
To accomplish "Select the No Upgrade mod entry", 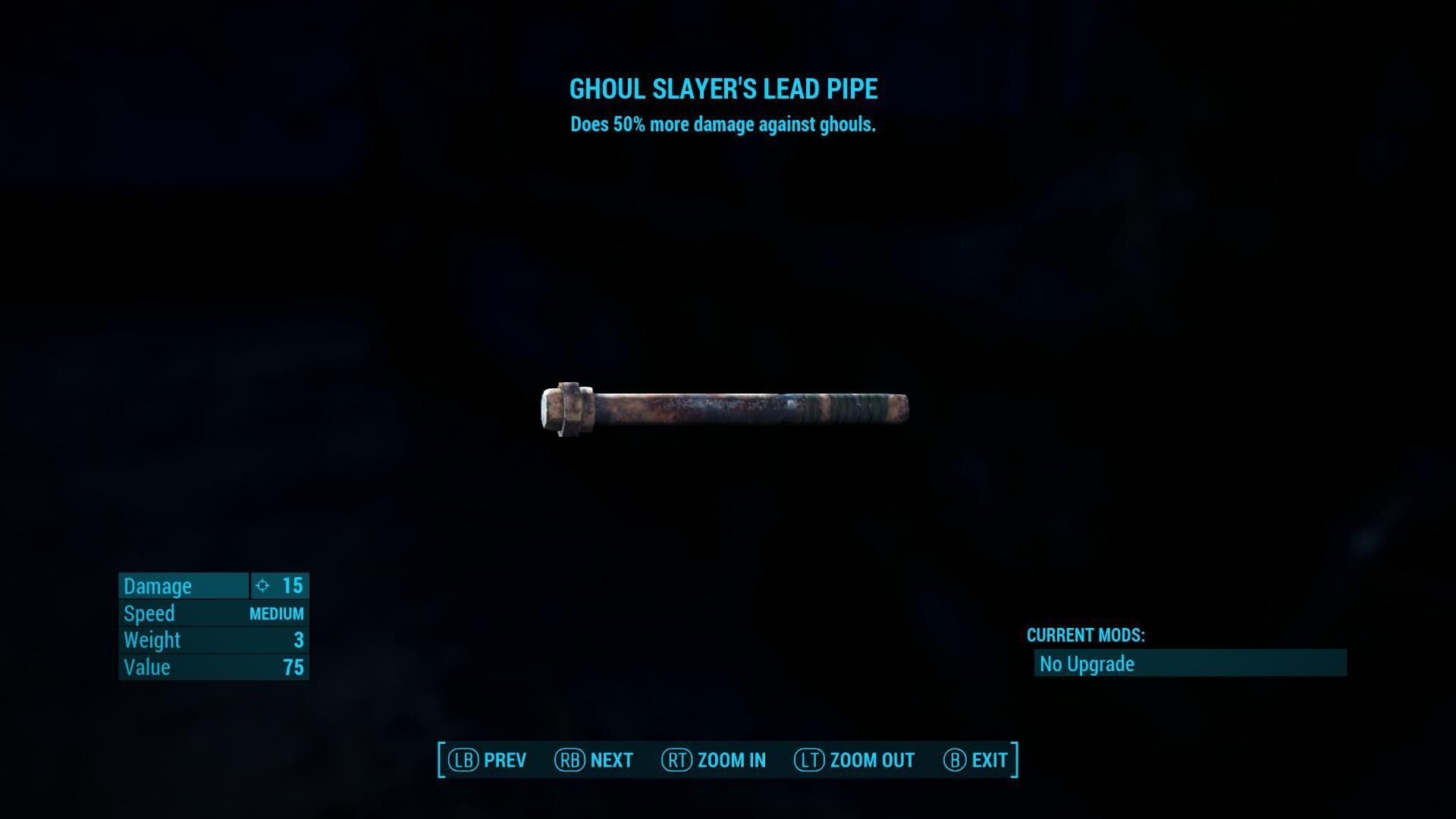I will (1189, 664).
